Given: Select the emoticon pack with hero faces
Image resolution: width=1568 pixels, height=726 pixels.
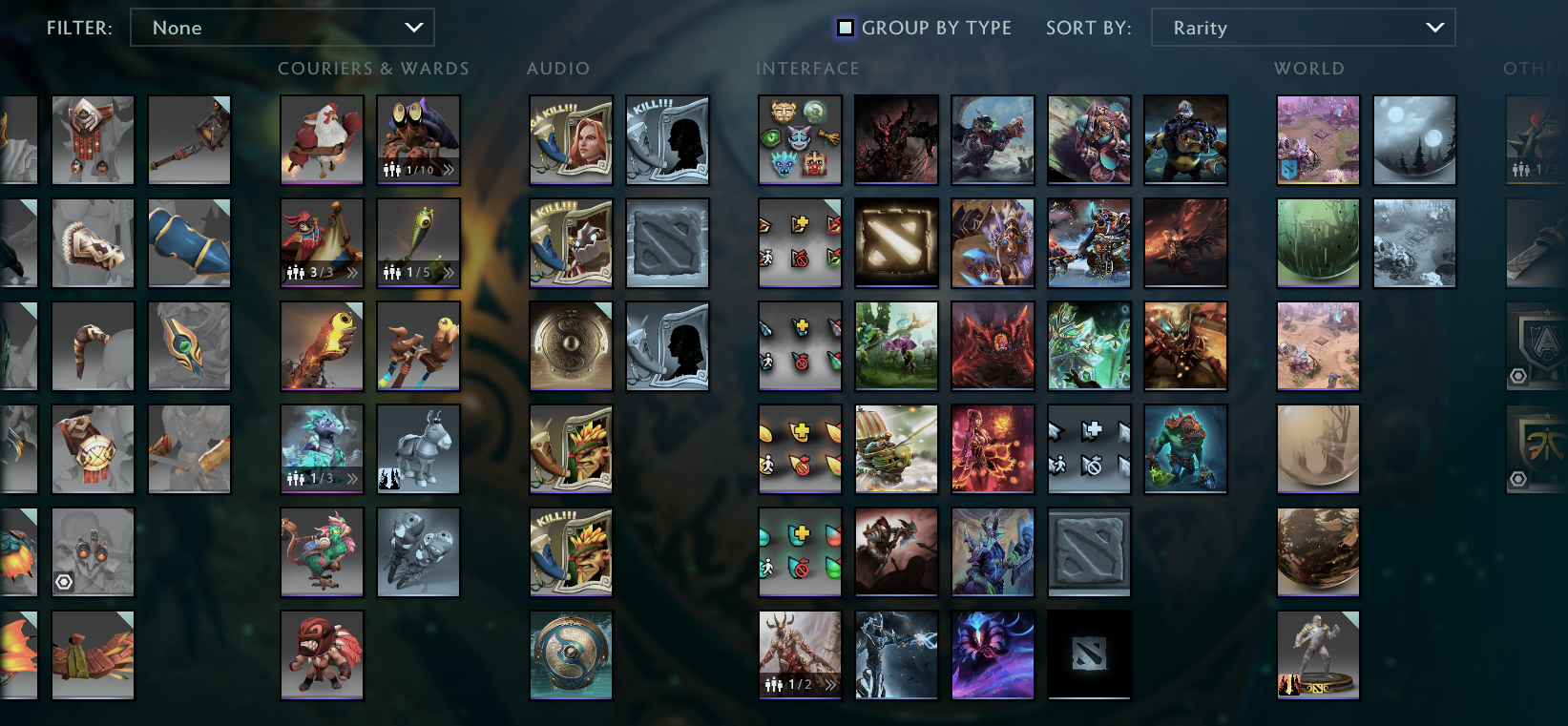Looking at the screenshot, I should (800, 140).
